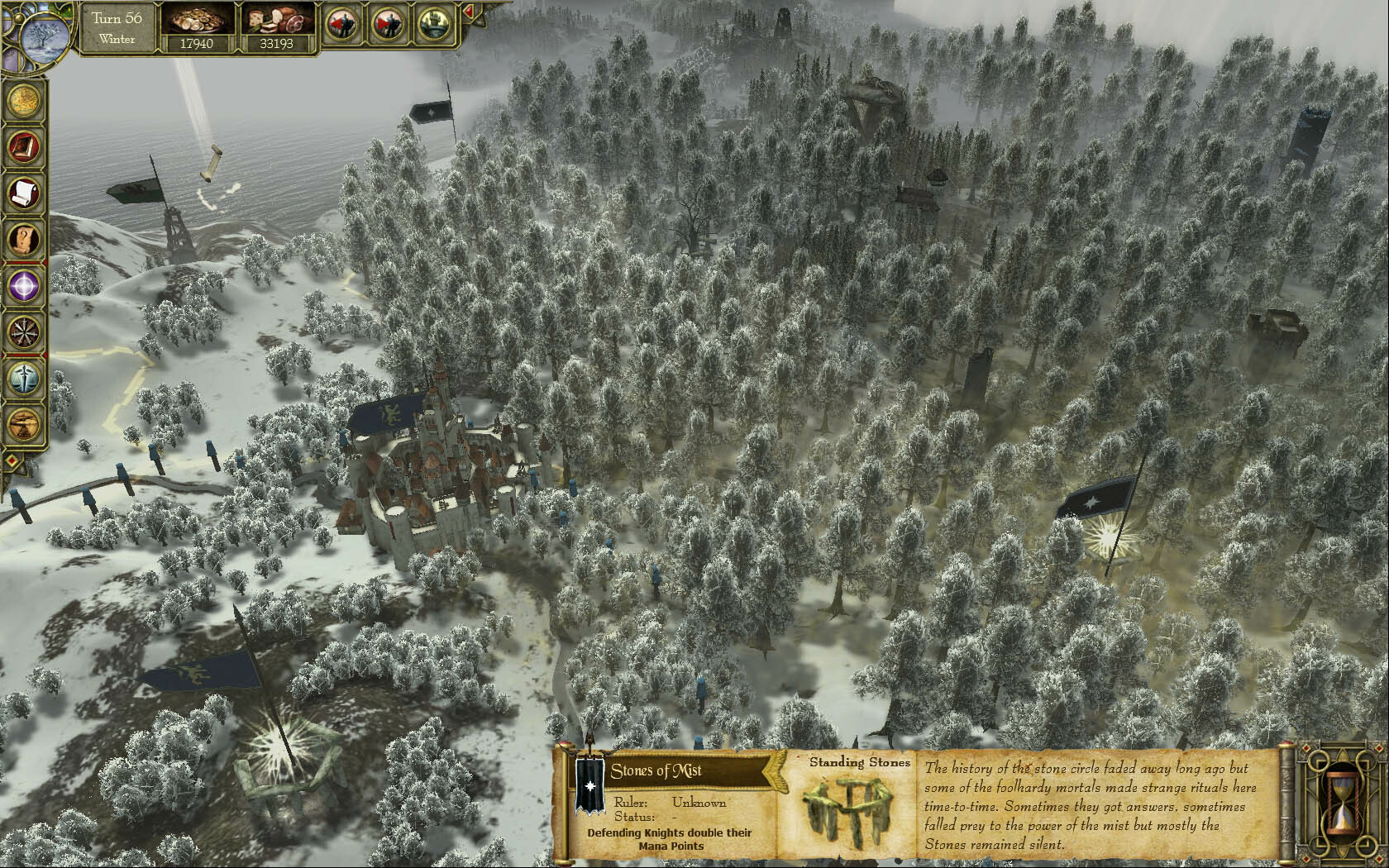Open the sword-and-scales morality icon
The image size is (1389, 868).
[23, 379]
